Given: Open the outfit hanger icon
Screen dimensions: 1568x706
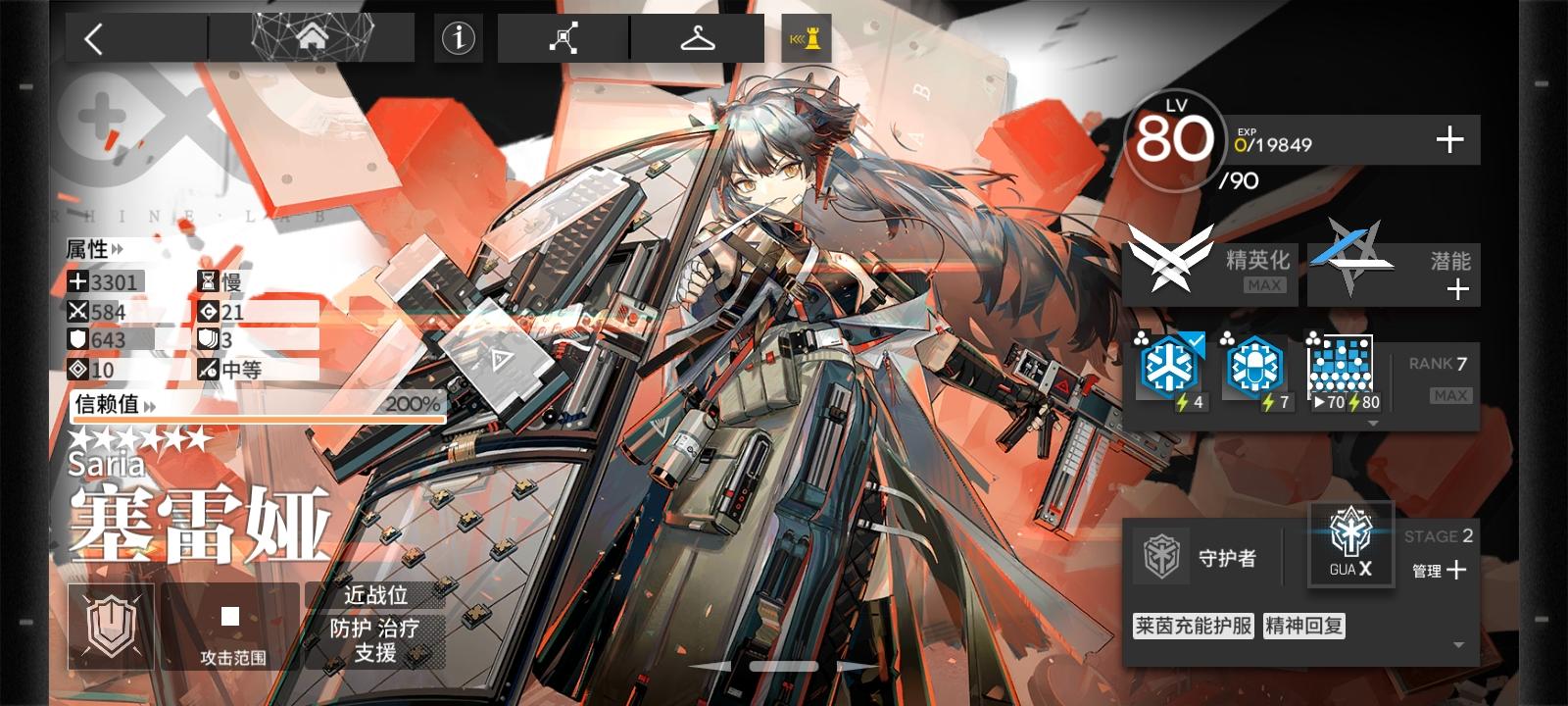Looking at the screenshot, I should pyautogui.click(x=696, y=39).
